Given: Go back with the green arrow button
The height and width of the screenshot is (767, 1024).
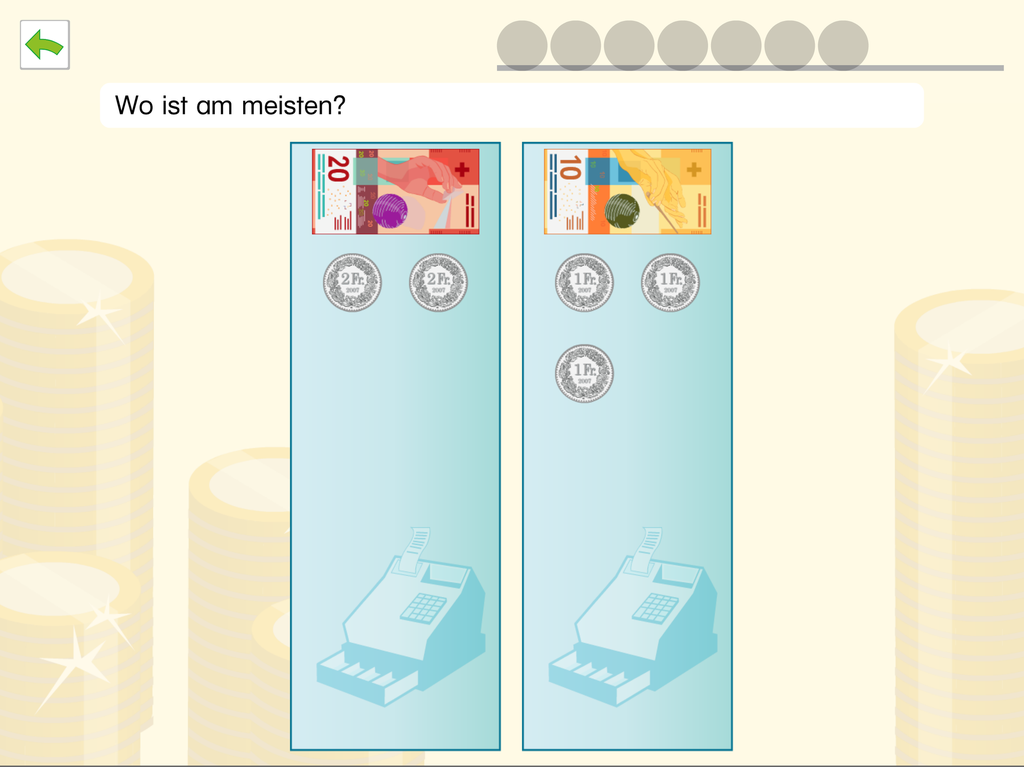Looking at the screenshot, I should (45, 45).
